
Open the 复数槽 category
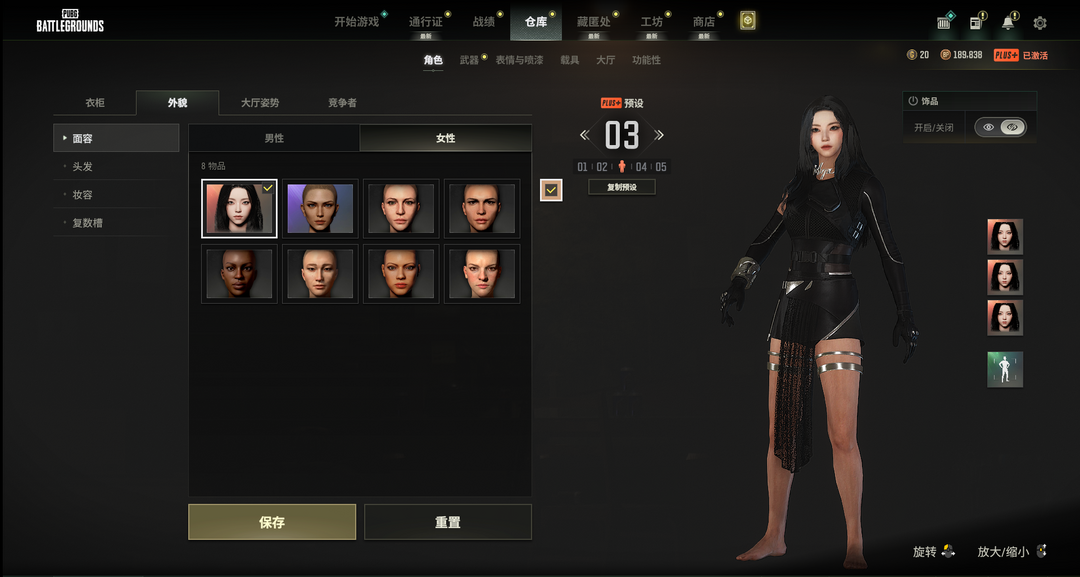(x=88, y=223)
